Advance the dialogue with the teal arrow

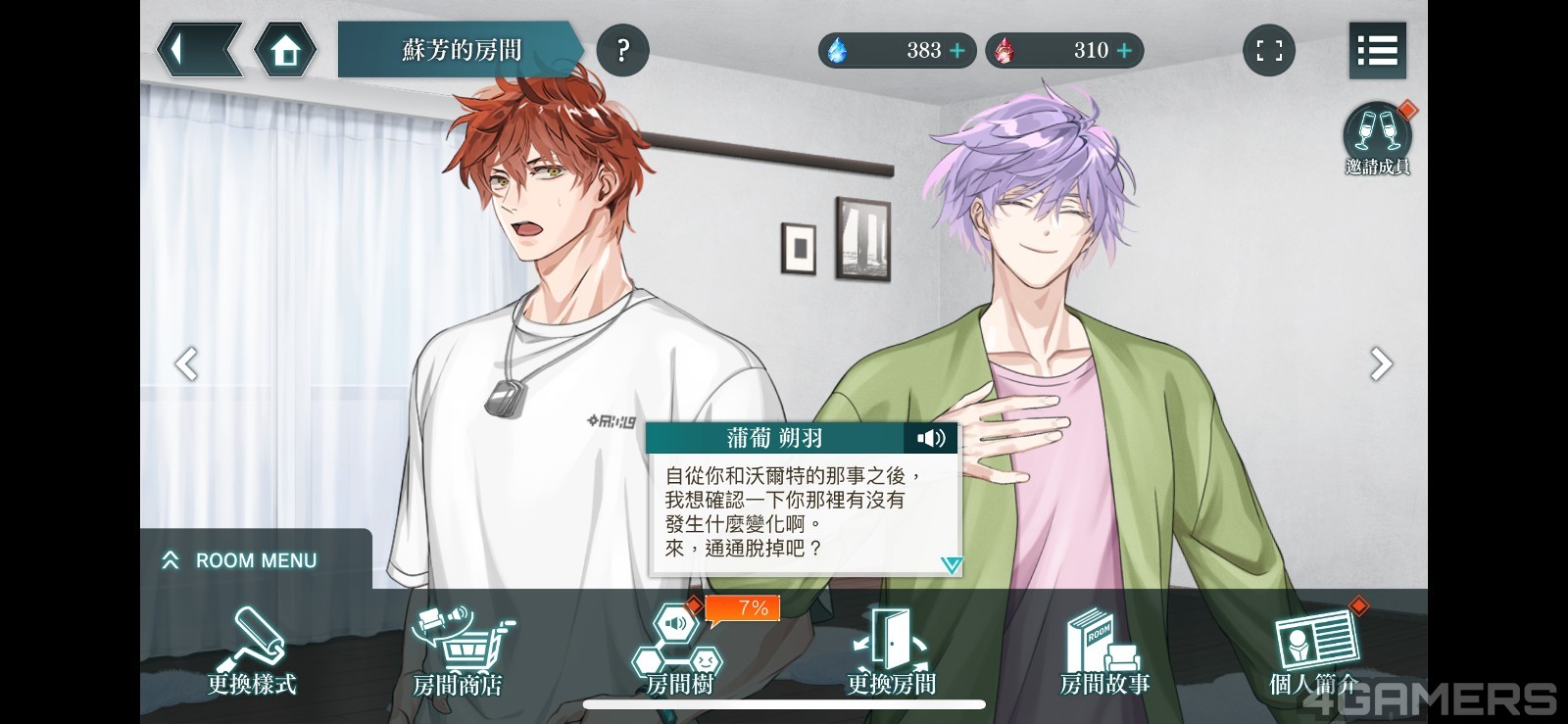point(951,564)
